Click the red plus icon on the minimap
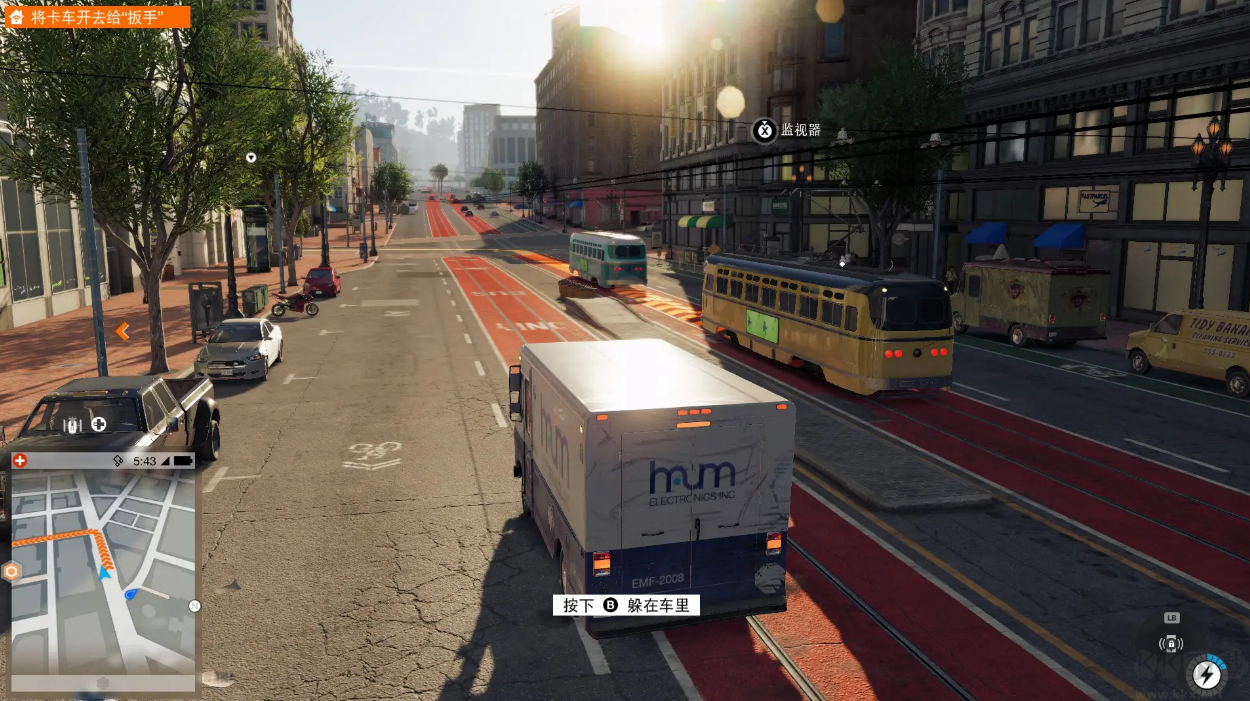 tap(20, 461)
